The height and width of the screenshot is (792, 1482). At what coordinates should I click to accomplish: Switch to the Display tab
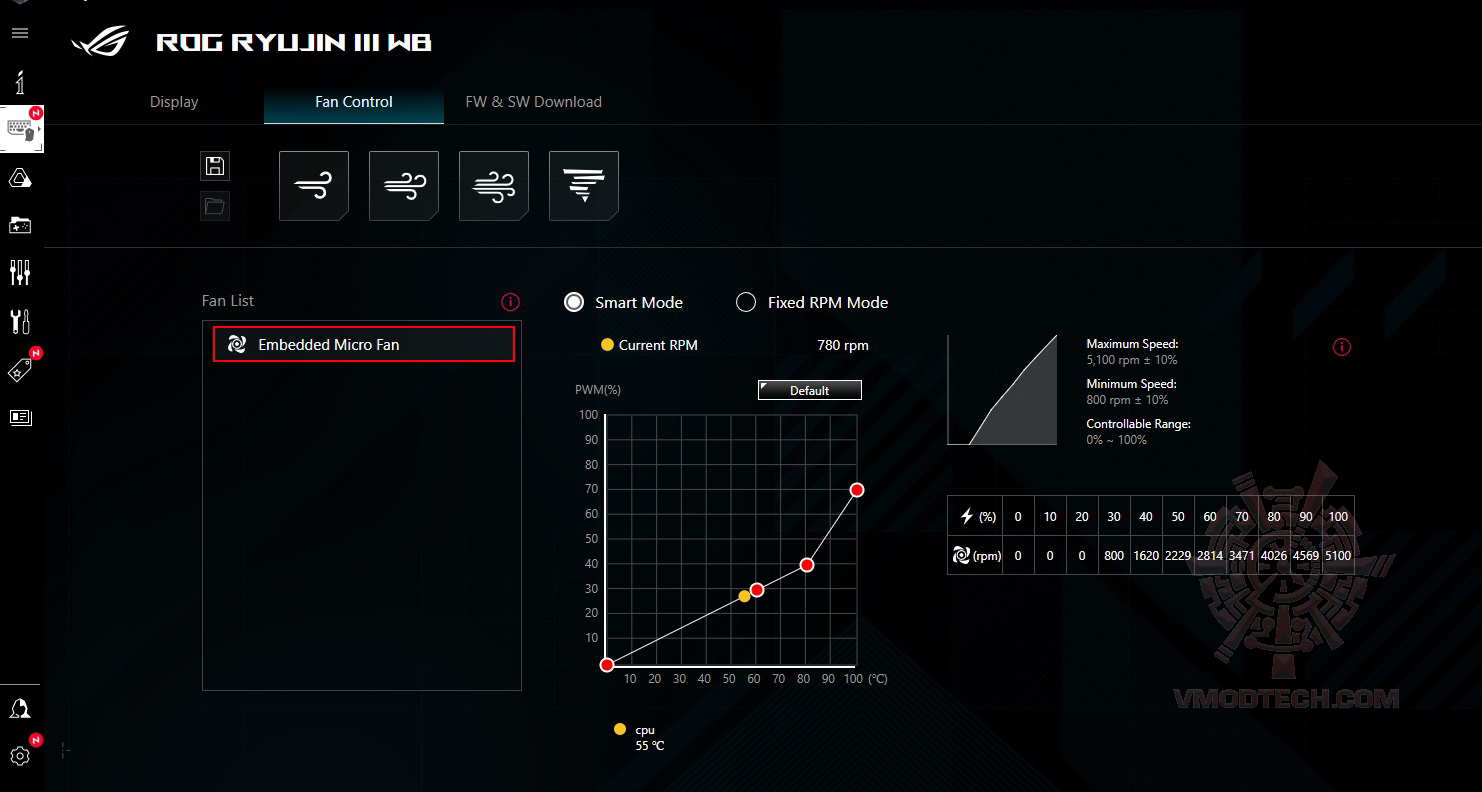point(174,102)
